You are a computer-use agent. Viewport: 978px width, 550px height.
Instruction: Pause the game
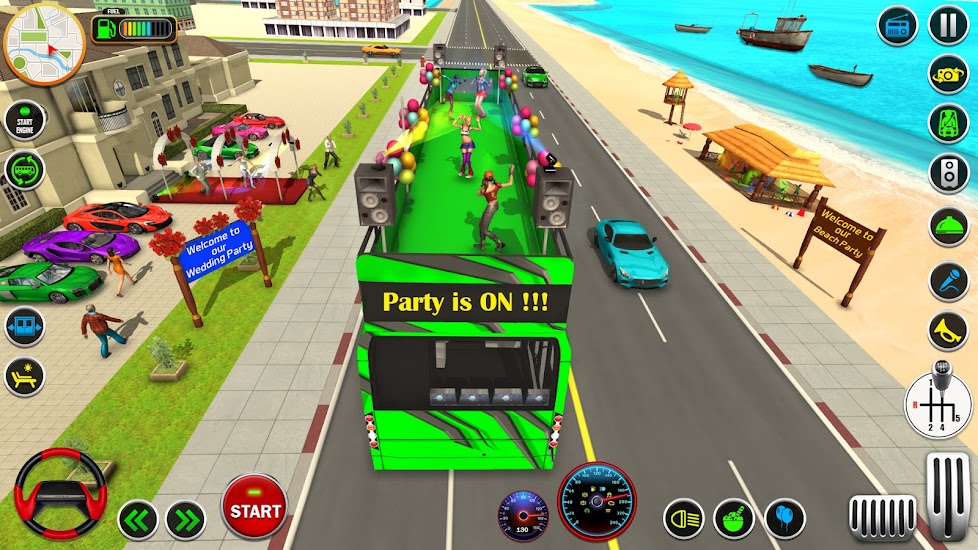pyautogui.click(x=948, y=25)
